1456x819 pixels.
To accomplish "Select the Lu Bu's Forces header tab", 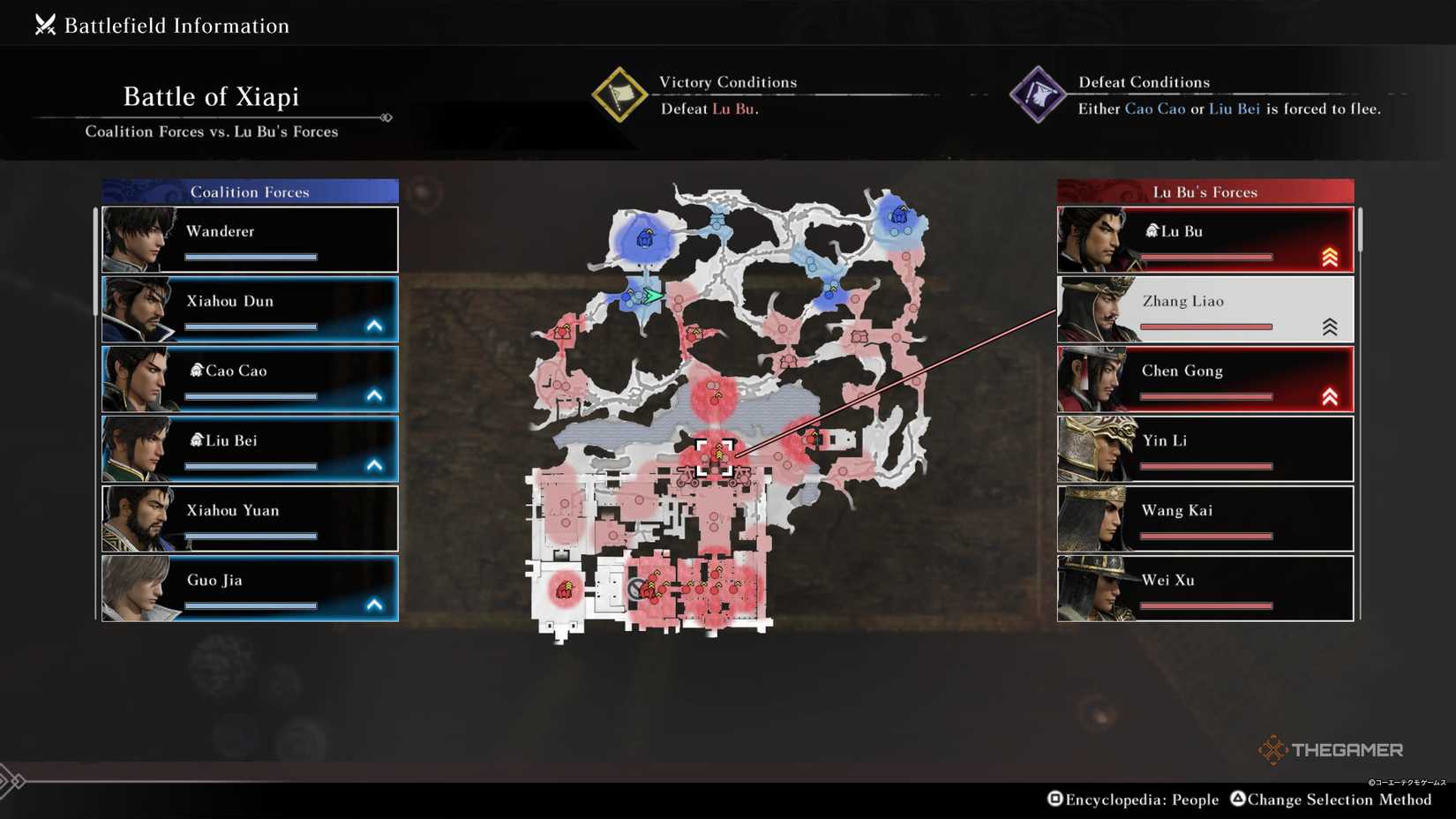I will pyautogui.click(x=1205, y=191).
